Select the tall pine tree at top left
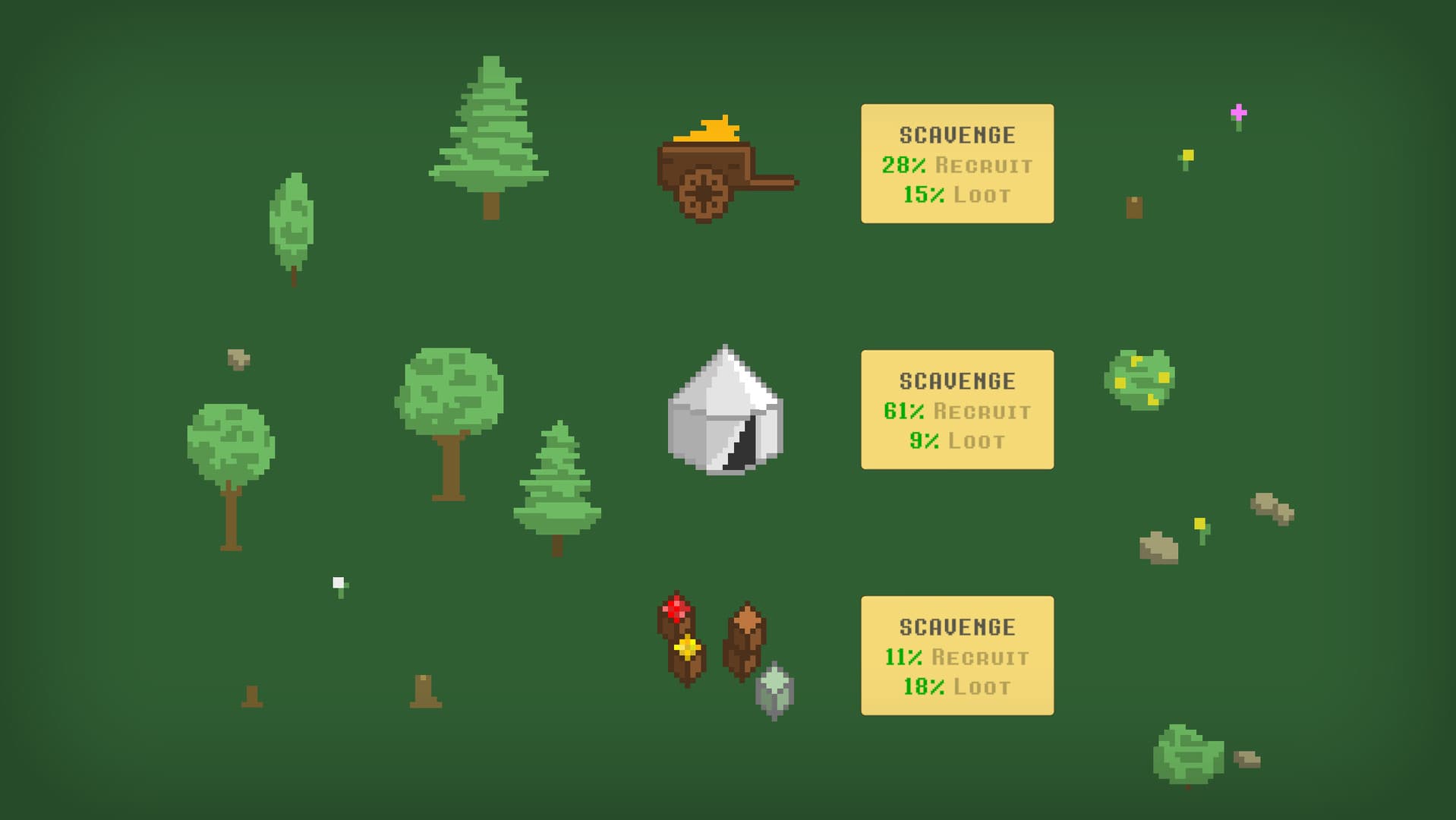Image resolution: width=1456 pixels, height=820 pixels. click(x=492, y=129)
